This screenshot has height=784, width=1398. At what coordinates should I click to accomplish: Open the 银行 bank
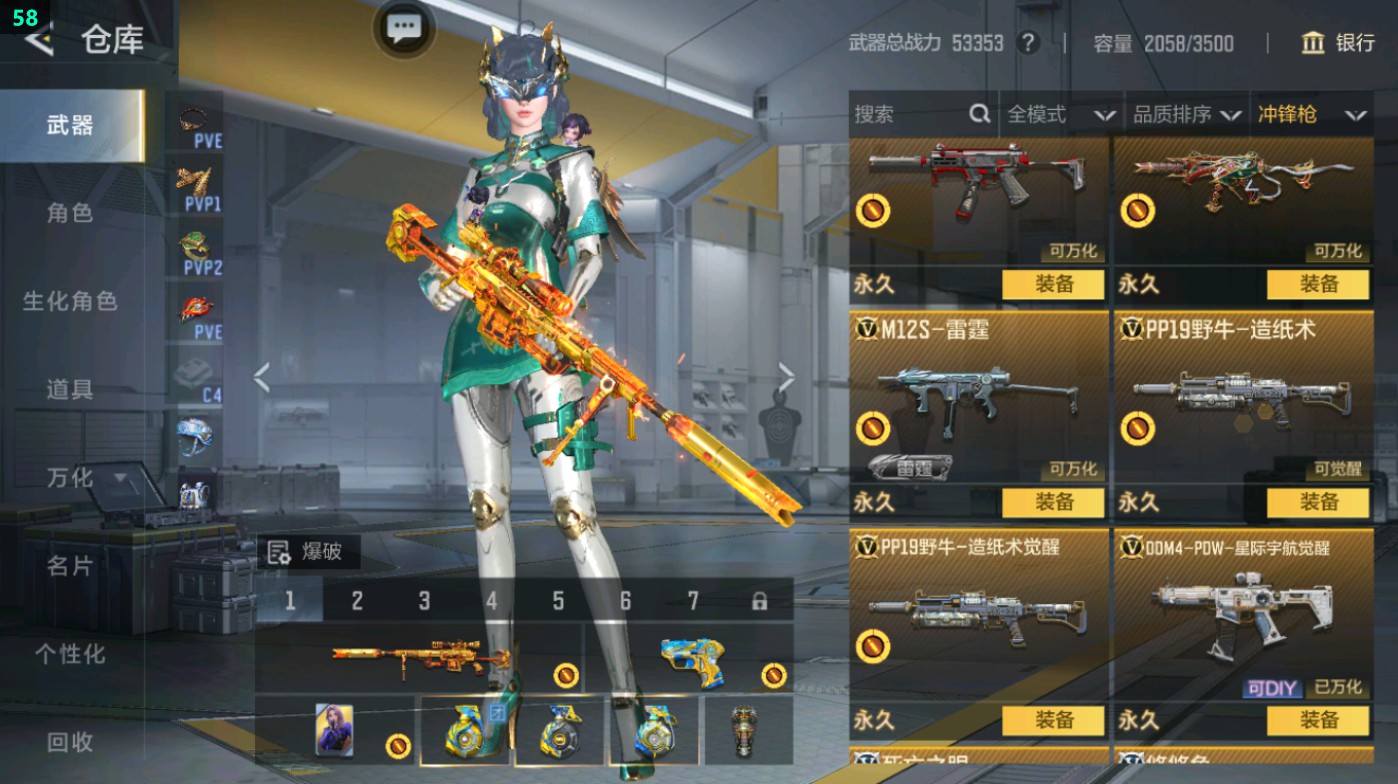point(1338,43)
